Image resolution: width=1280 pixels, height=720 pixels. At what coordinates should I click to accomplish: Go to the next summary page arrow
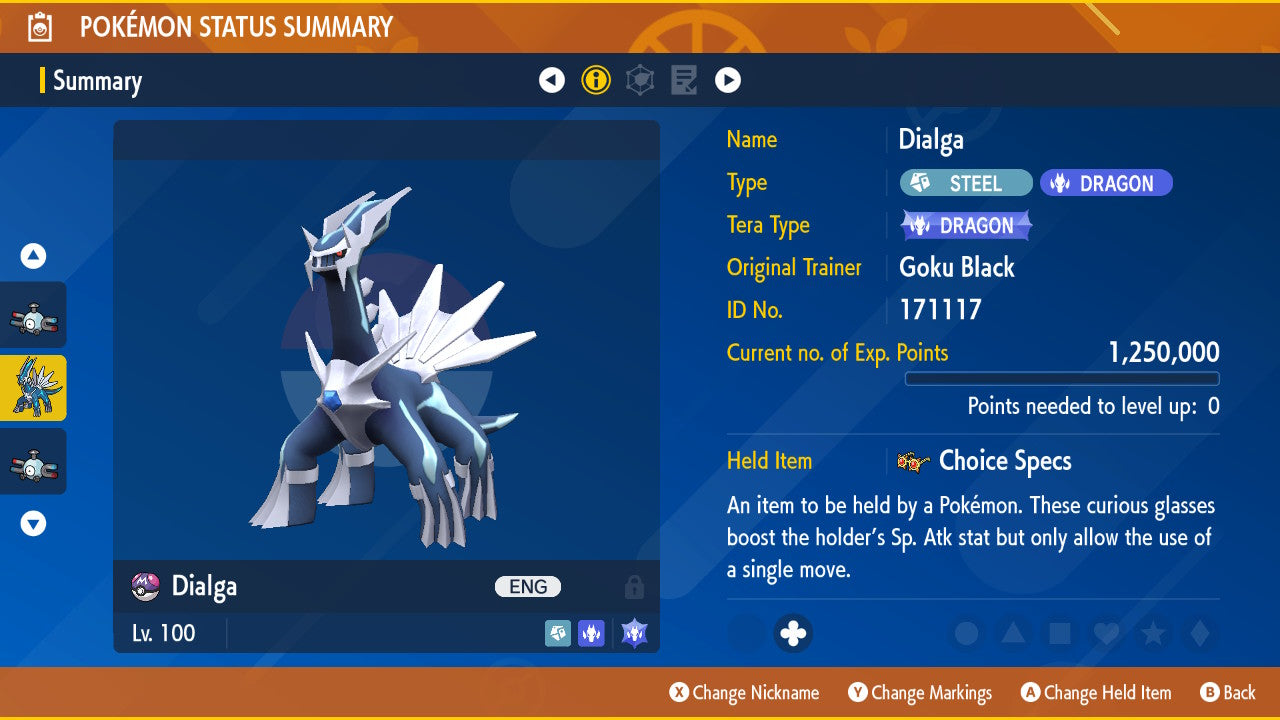[728, 80]
